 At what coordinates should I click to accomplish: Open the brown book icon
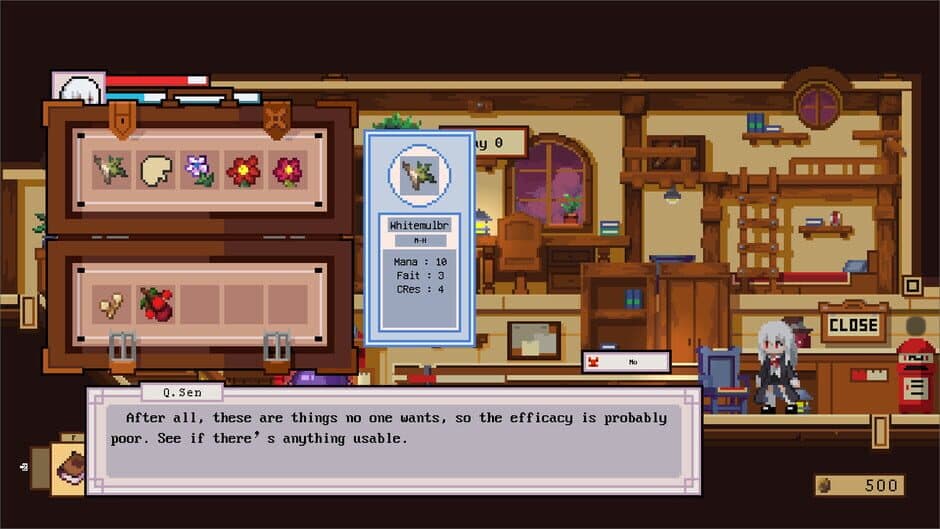(x=70, y=467)
